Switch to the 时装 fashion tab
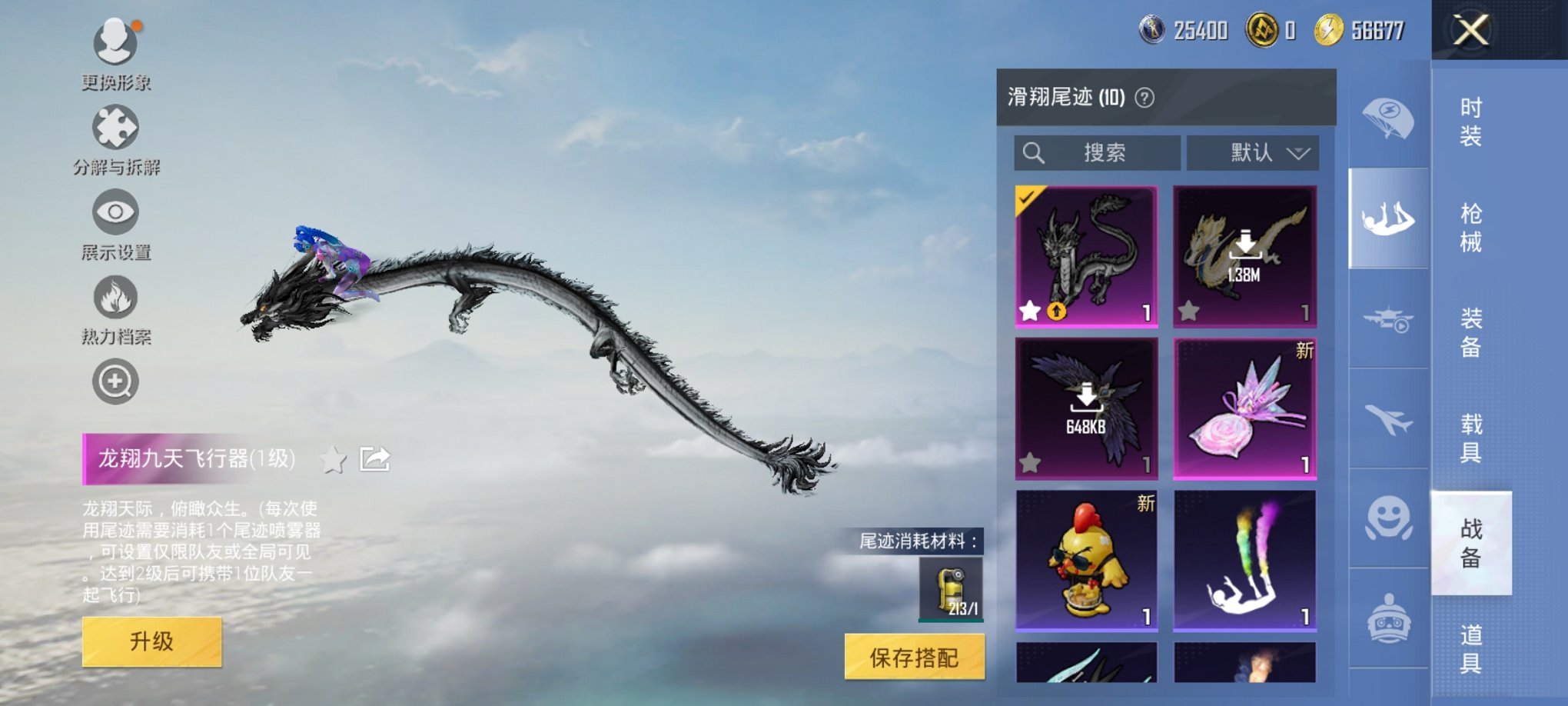 (1471, 123)
